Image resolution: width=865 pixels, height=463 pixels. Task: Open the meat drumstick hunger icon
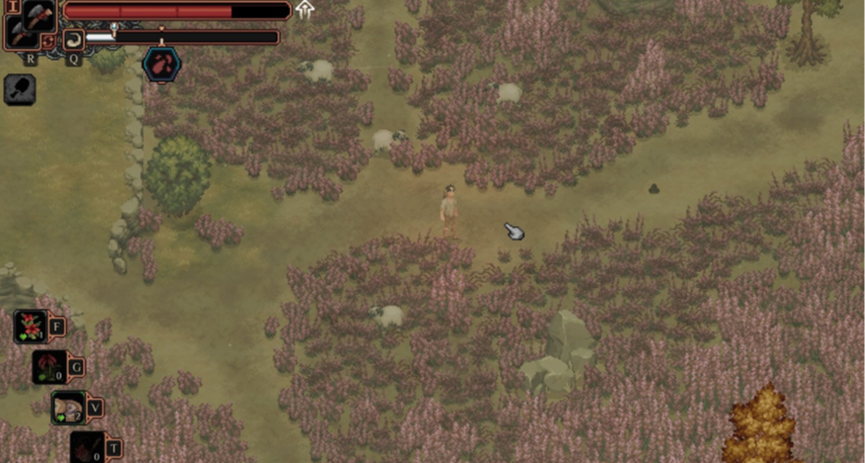pyautogui.click(x=20, y=90)
